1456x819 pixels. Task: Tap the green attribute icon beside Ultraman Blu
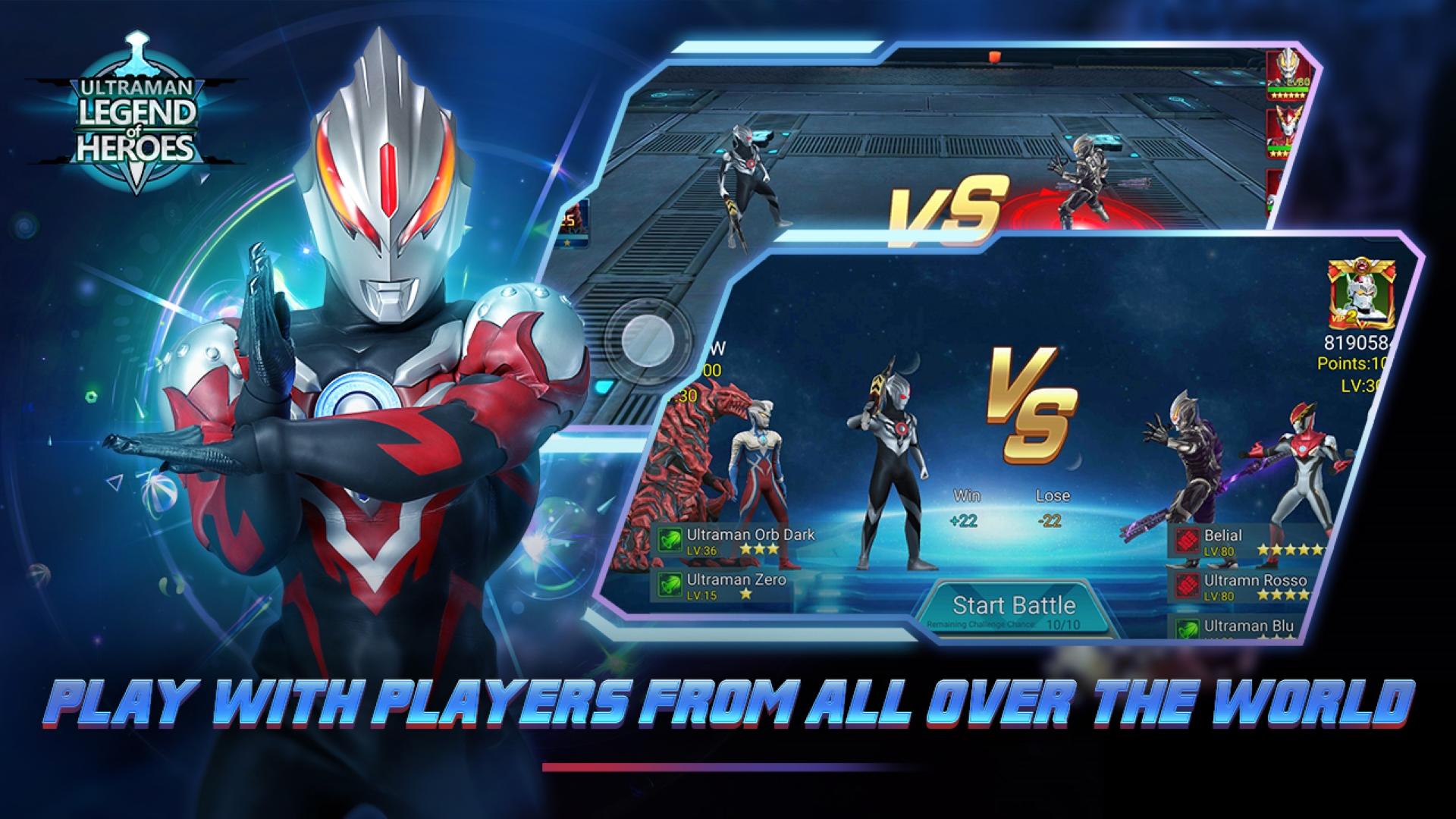tap(1186, 628)
